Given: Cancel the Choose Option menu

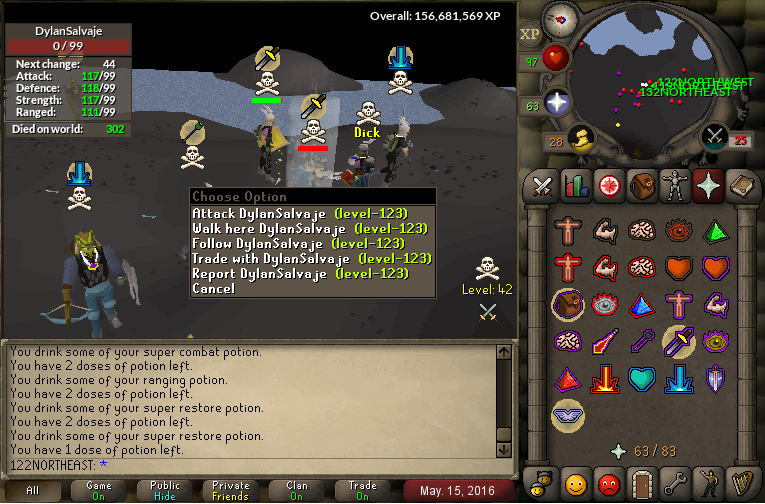Looking at the screenshot, I should pyautogui.click(x=214, y=288).
